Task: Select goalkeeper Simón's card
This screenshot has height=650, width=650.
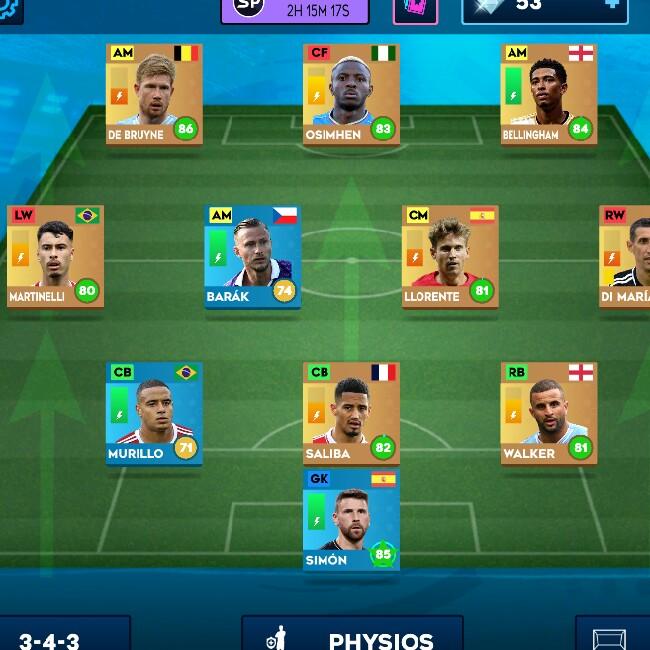Action: [x=351, y=519]
